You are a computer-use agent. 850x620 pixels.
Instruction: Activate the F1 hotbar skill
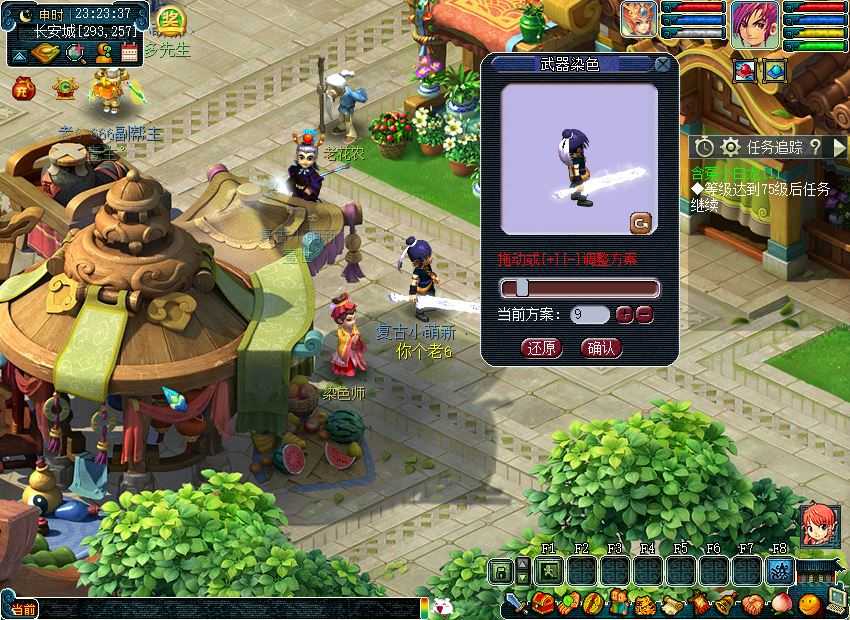(548, 570)
